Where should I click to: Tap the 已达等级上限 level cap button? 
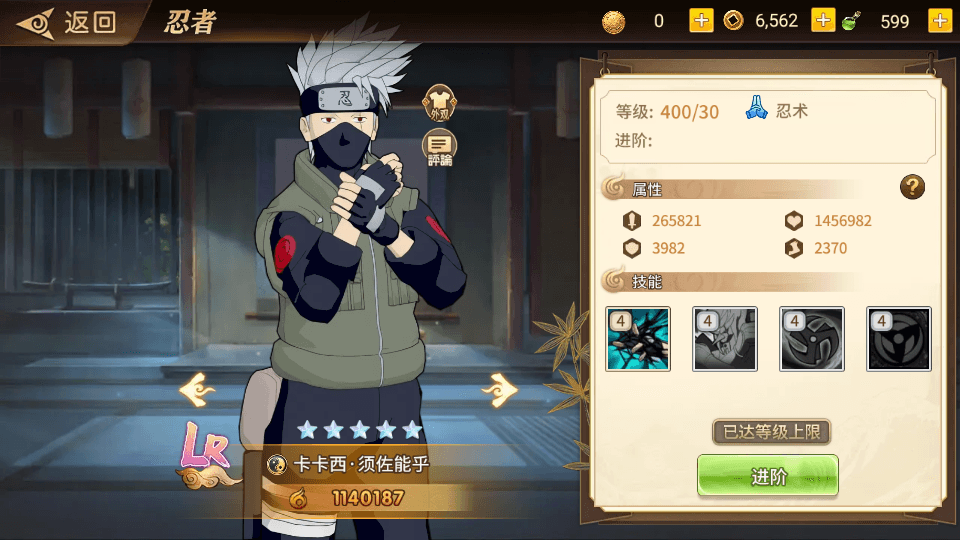click(771, 432)
